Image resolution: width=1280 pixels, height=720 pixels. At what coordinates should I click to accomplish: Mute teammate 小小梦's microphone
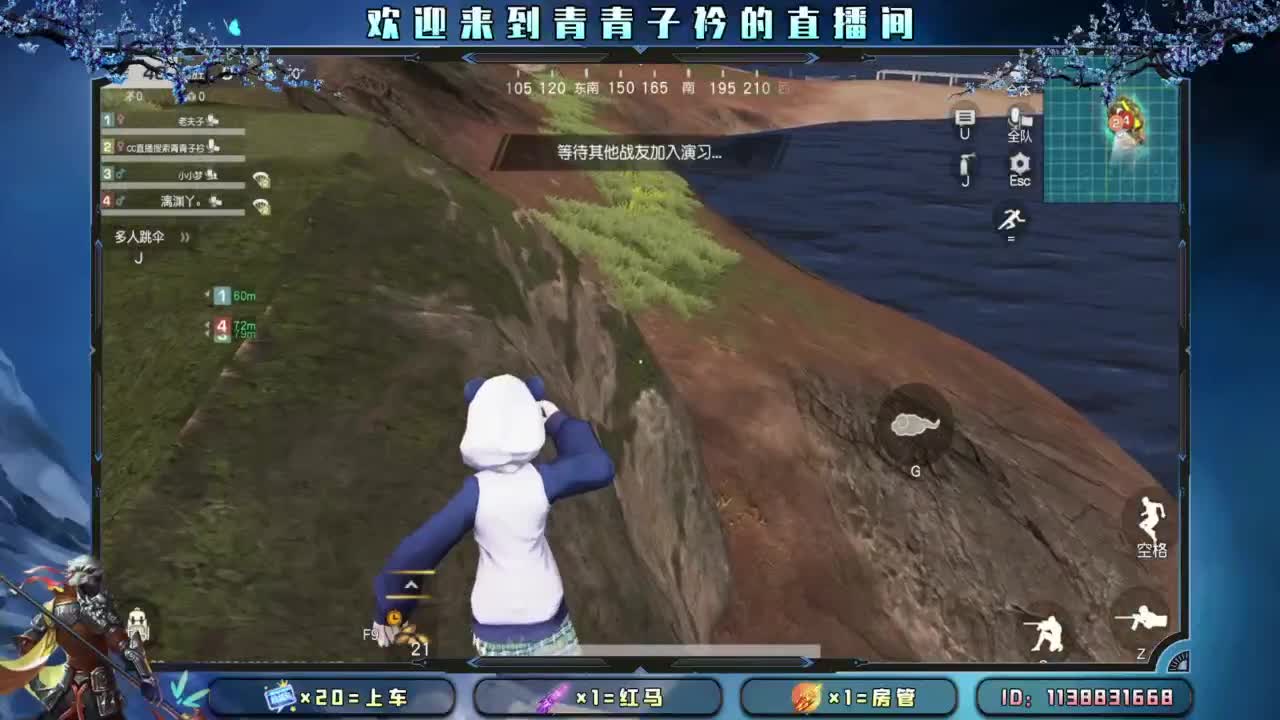point(212,176)
